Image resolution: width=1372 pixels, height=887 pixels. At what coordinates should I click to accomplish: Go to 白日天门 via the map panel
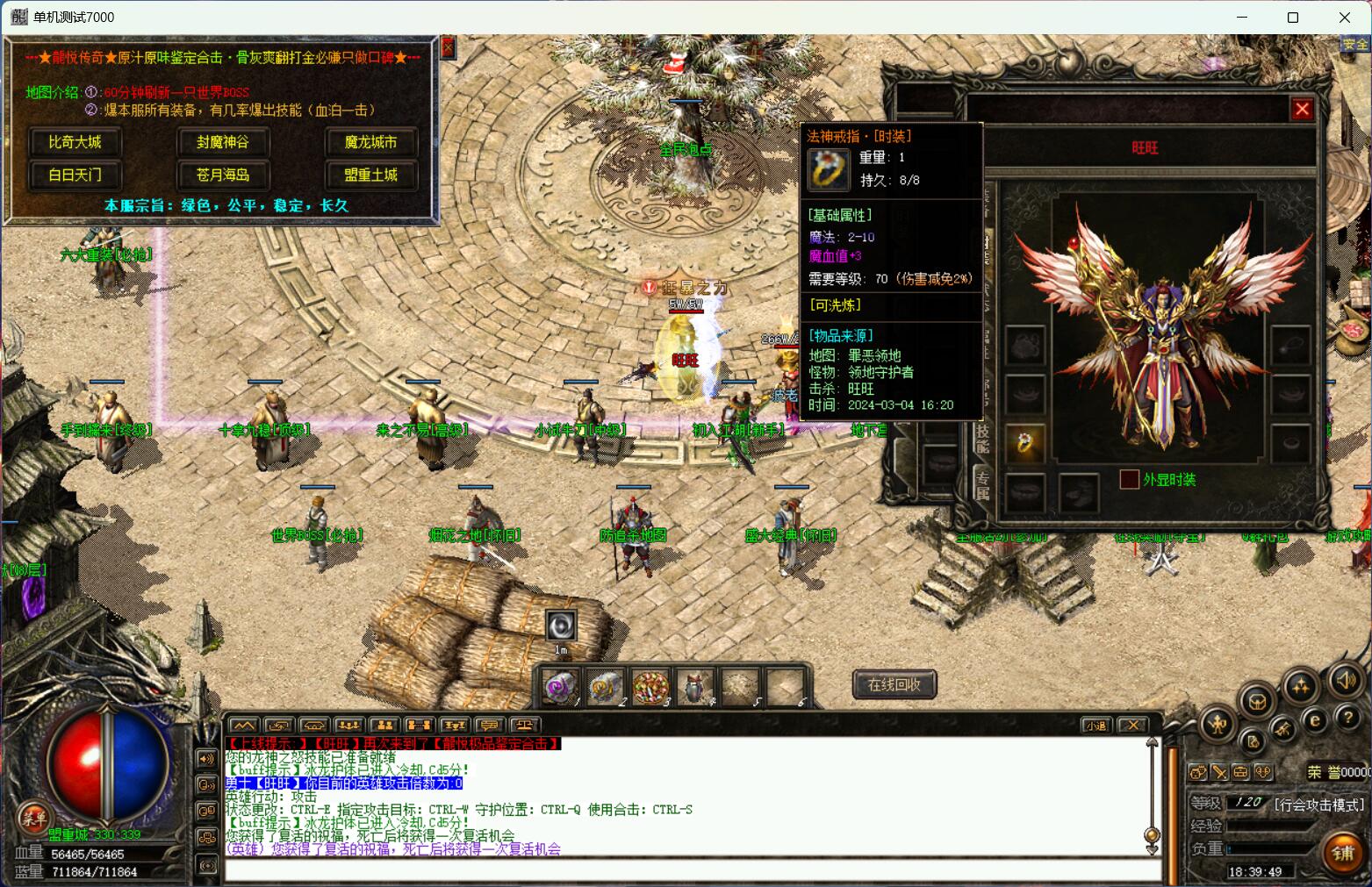tap(75, 175)
